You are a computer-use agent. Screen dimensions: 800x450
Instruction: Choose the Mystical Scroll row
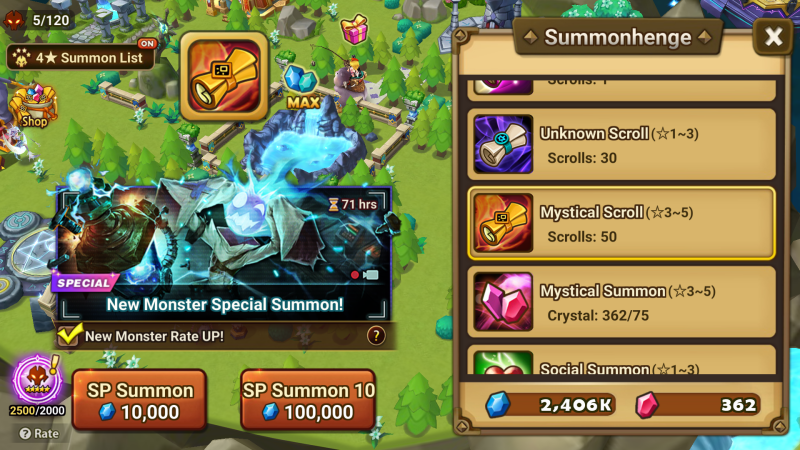(622, 223)
